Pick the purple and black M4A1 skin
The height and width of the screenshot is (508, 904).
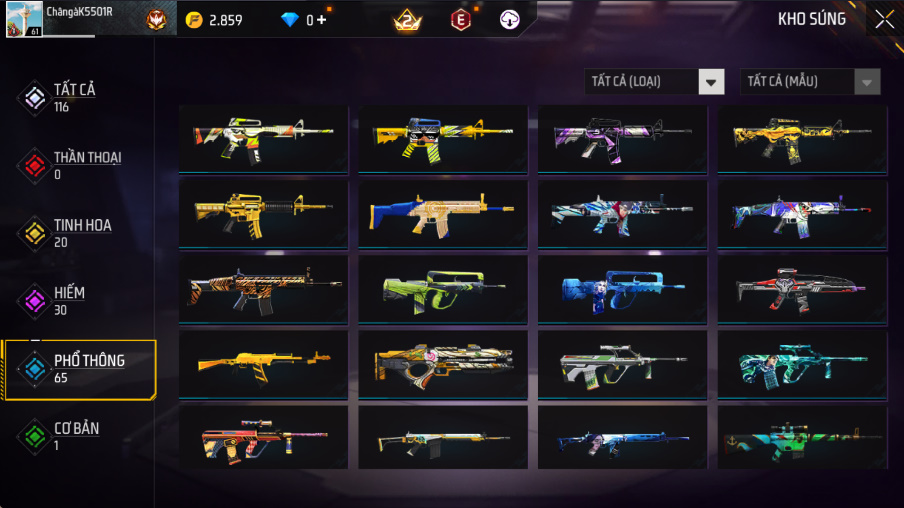[622, 140]
